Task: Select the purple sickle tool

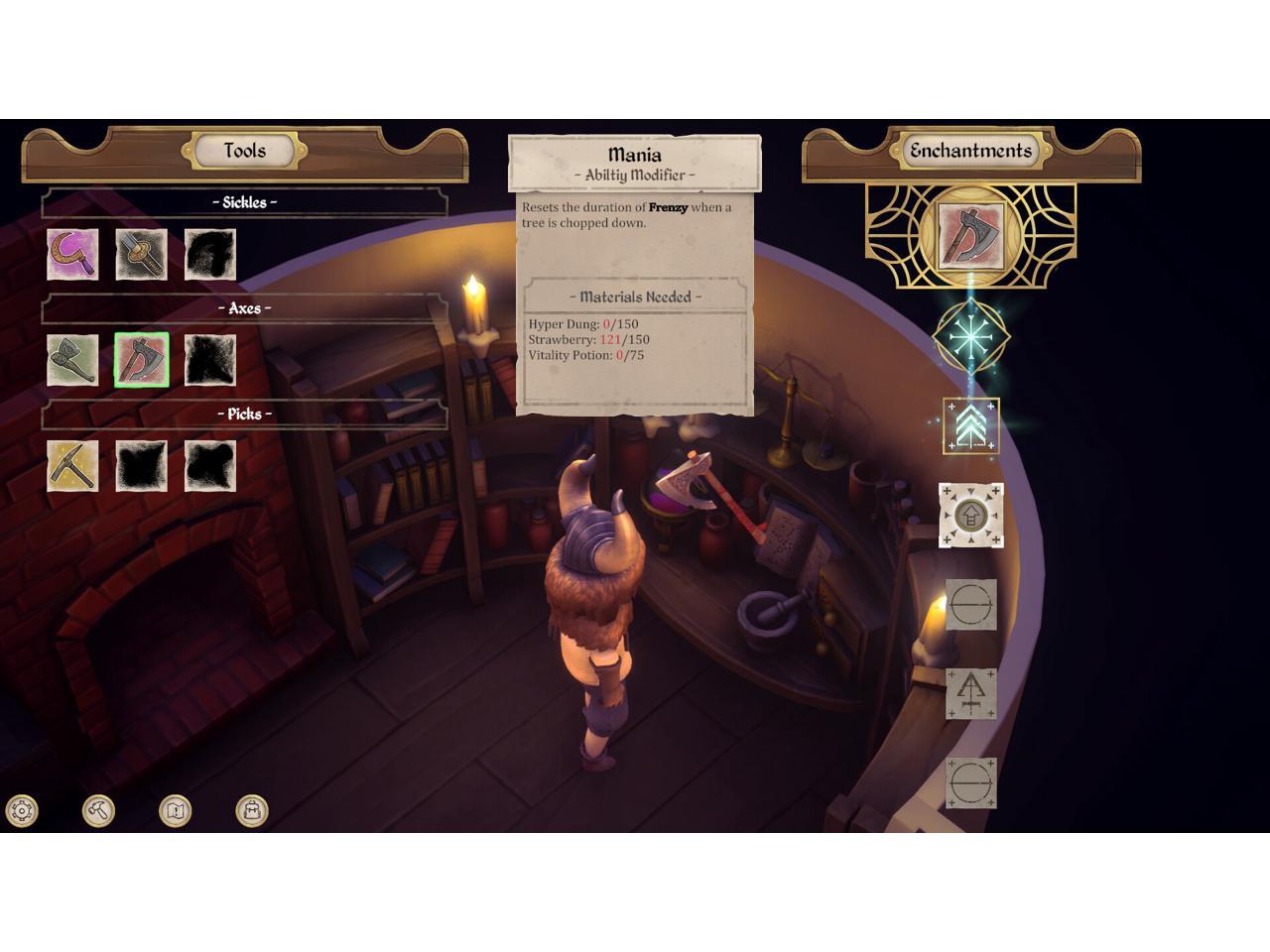Action: pyautogui.click(x=72, y=254)
